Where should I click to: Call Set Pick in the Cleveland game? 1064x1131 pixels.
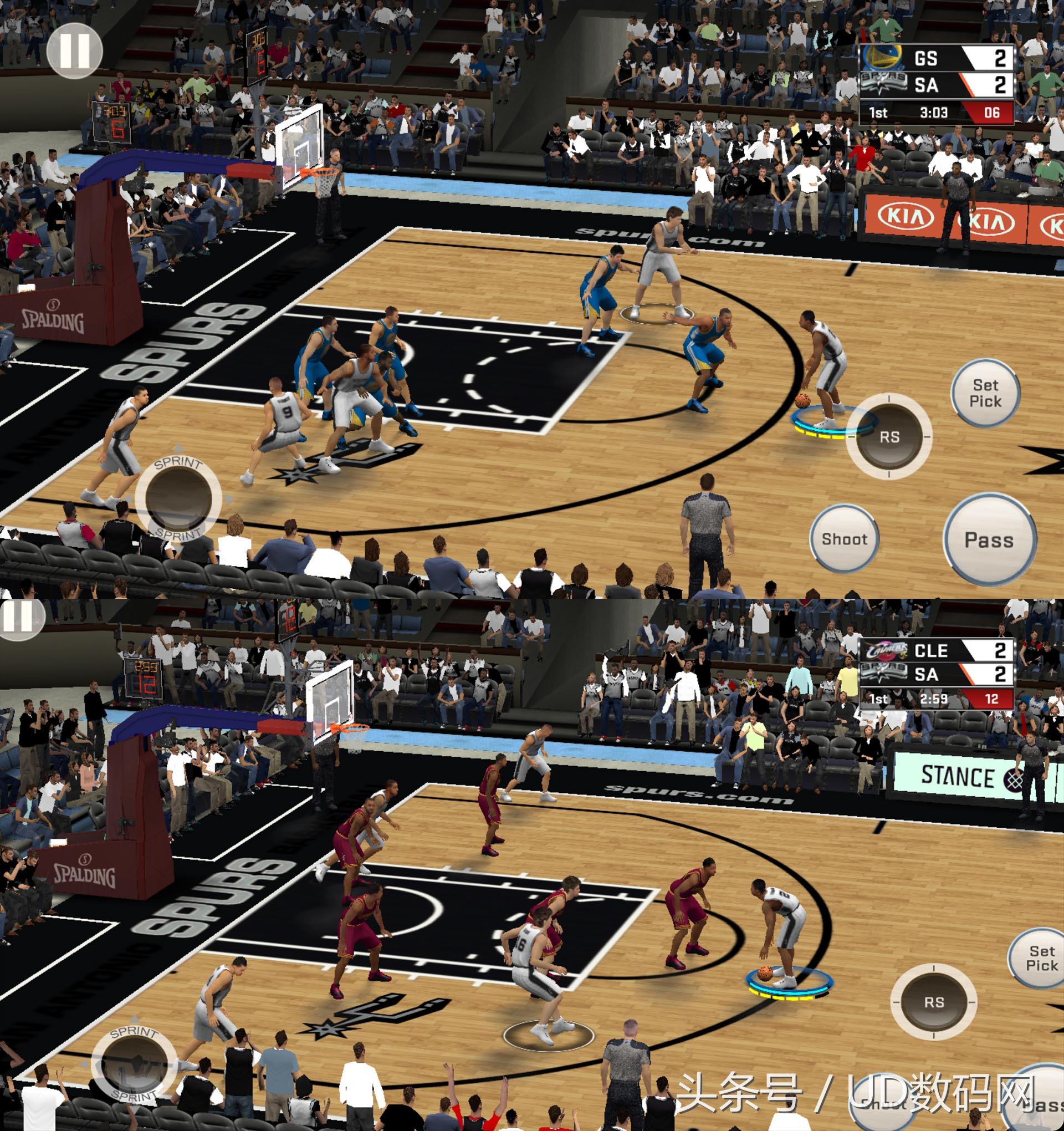[x=1040, y=958]
